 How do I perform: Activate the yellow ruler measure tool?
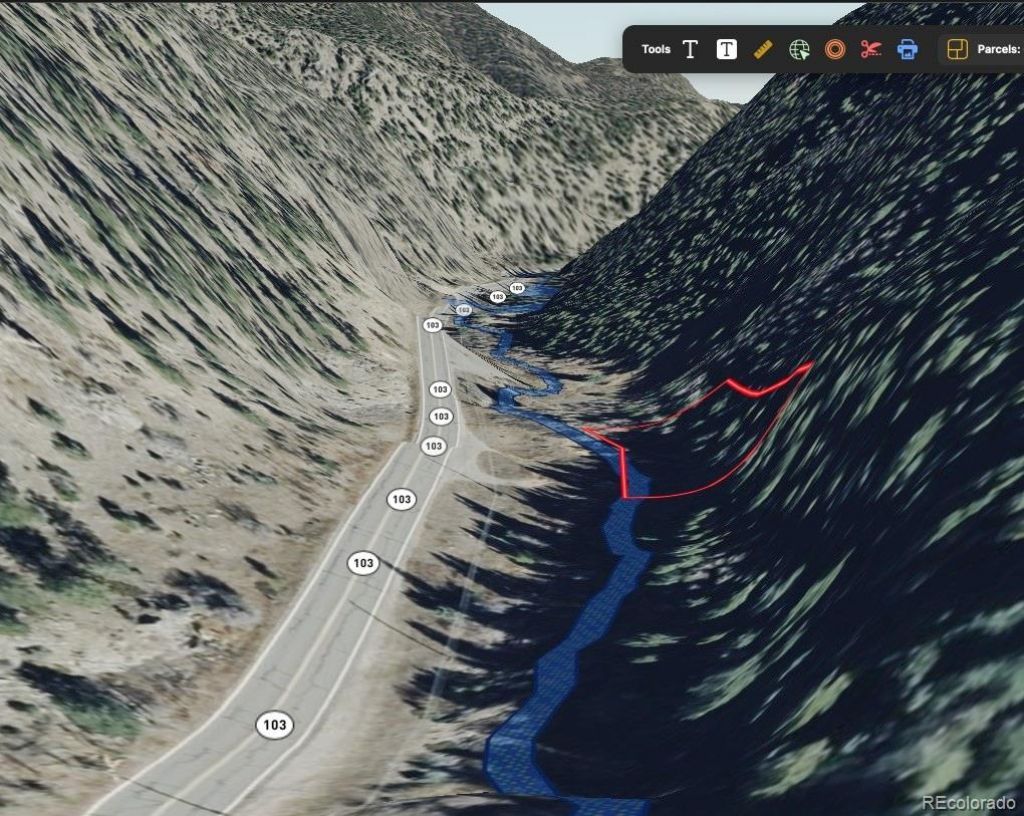(x=763, y=49)
